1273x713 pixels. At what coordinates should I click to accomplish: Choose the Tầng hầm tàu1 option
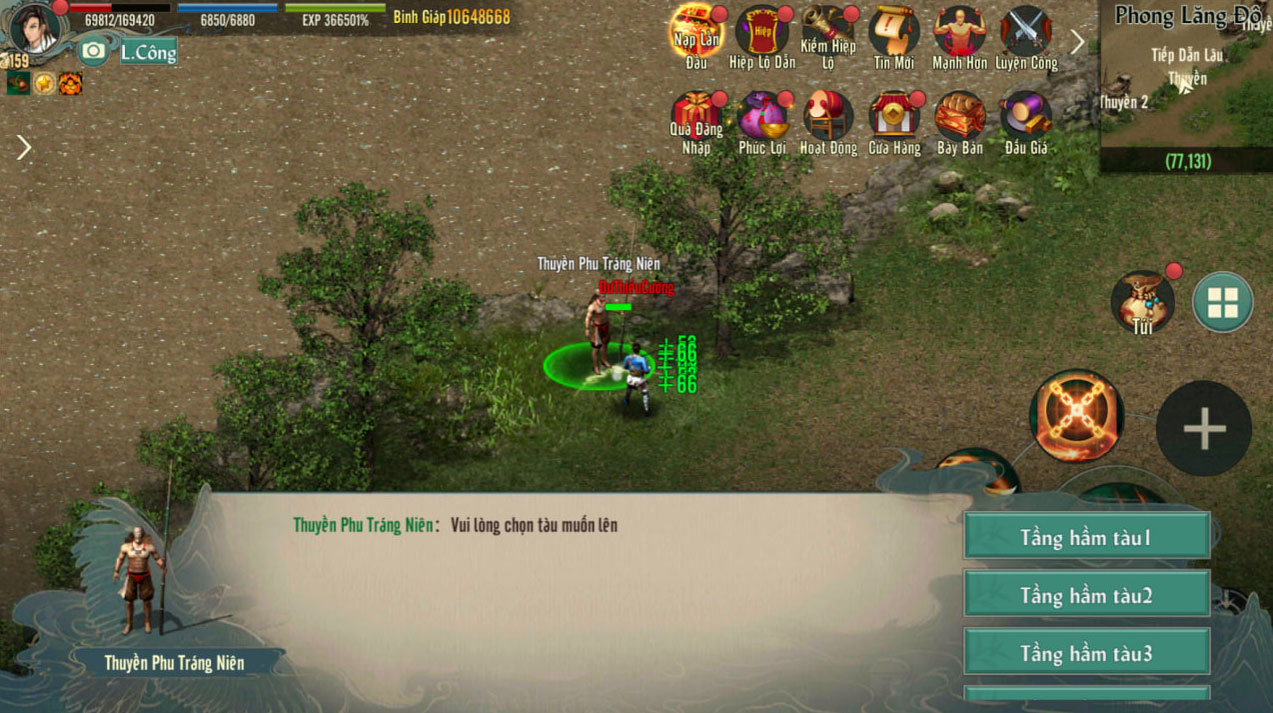[1086, 537]
